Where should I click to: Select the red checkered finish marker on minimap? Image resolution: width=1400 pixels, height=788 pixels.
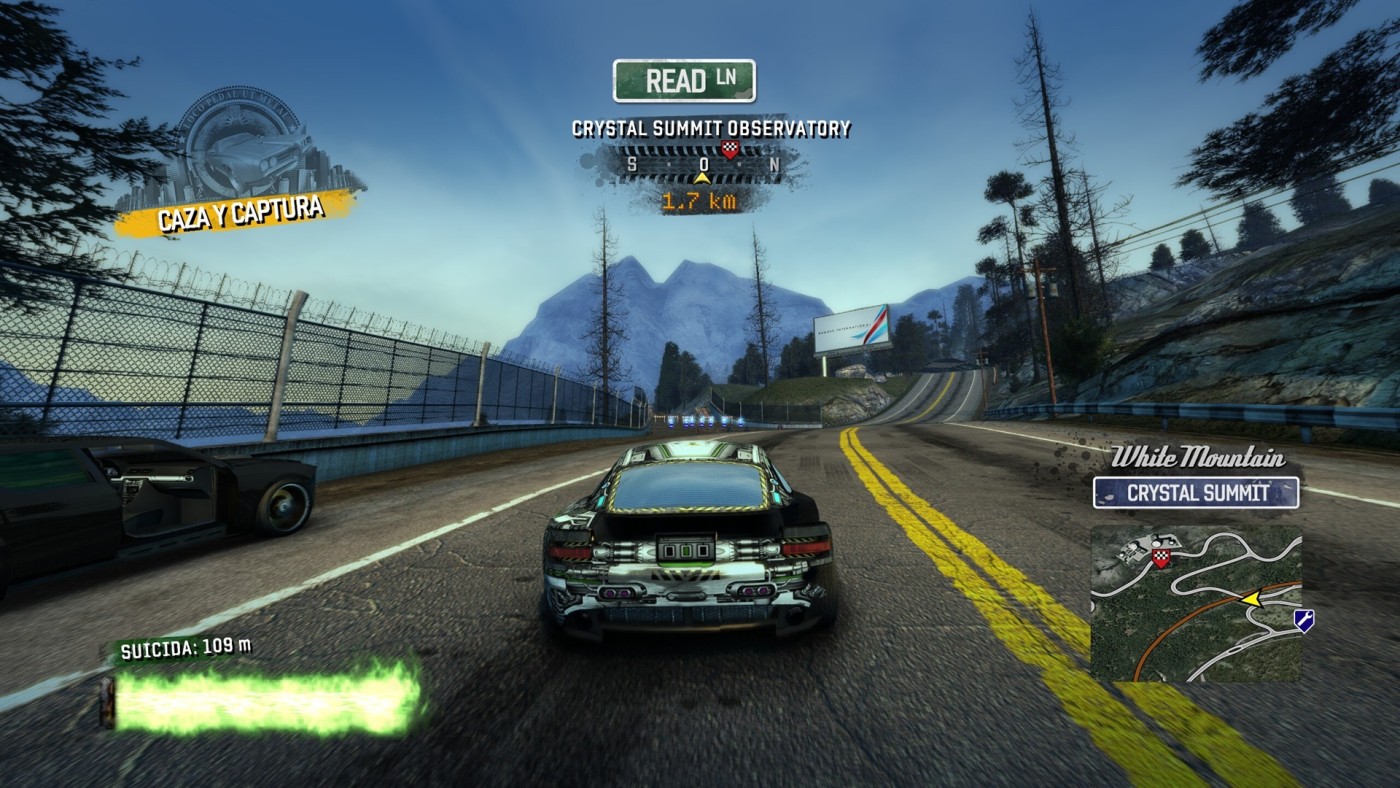[x=1160, y=556]
